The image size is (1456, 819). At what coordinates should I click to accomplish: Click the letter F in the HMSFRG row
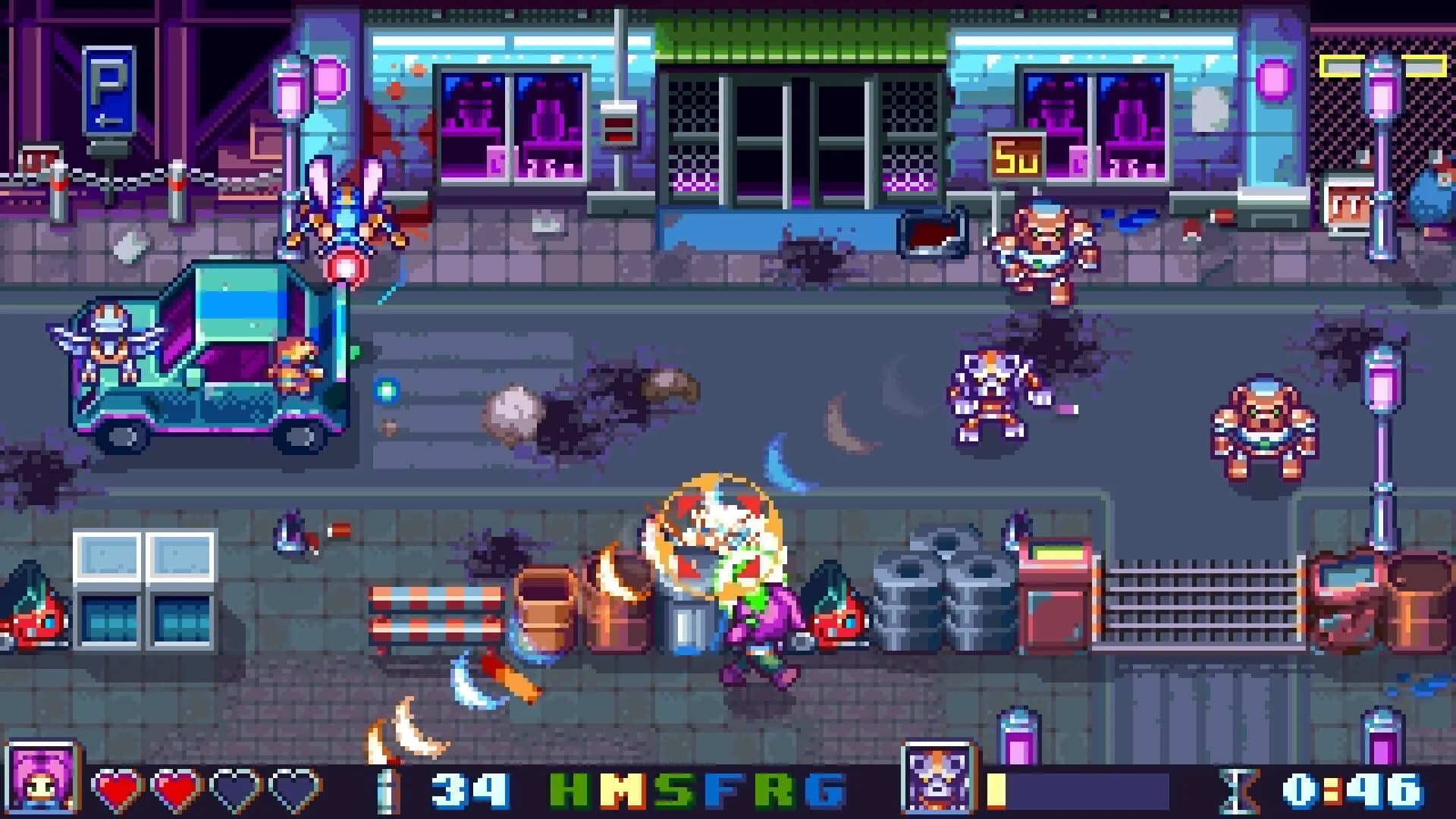[x=725, y=789]
